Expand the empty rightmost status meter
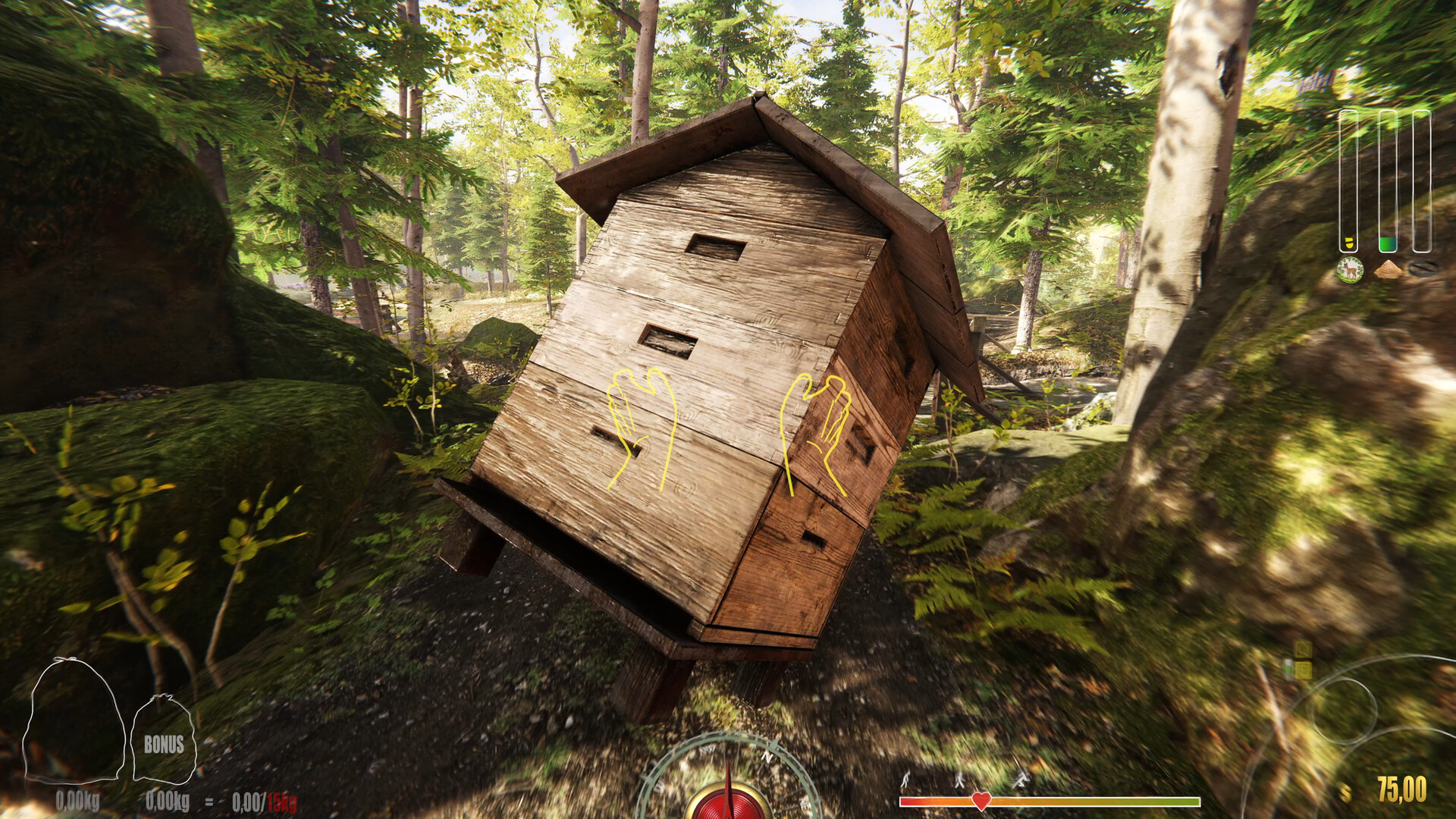The image size is (1456, 819). (1423, 182)
